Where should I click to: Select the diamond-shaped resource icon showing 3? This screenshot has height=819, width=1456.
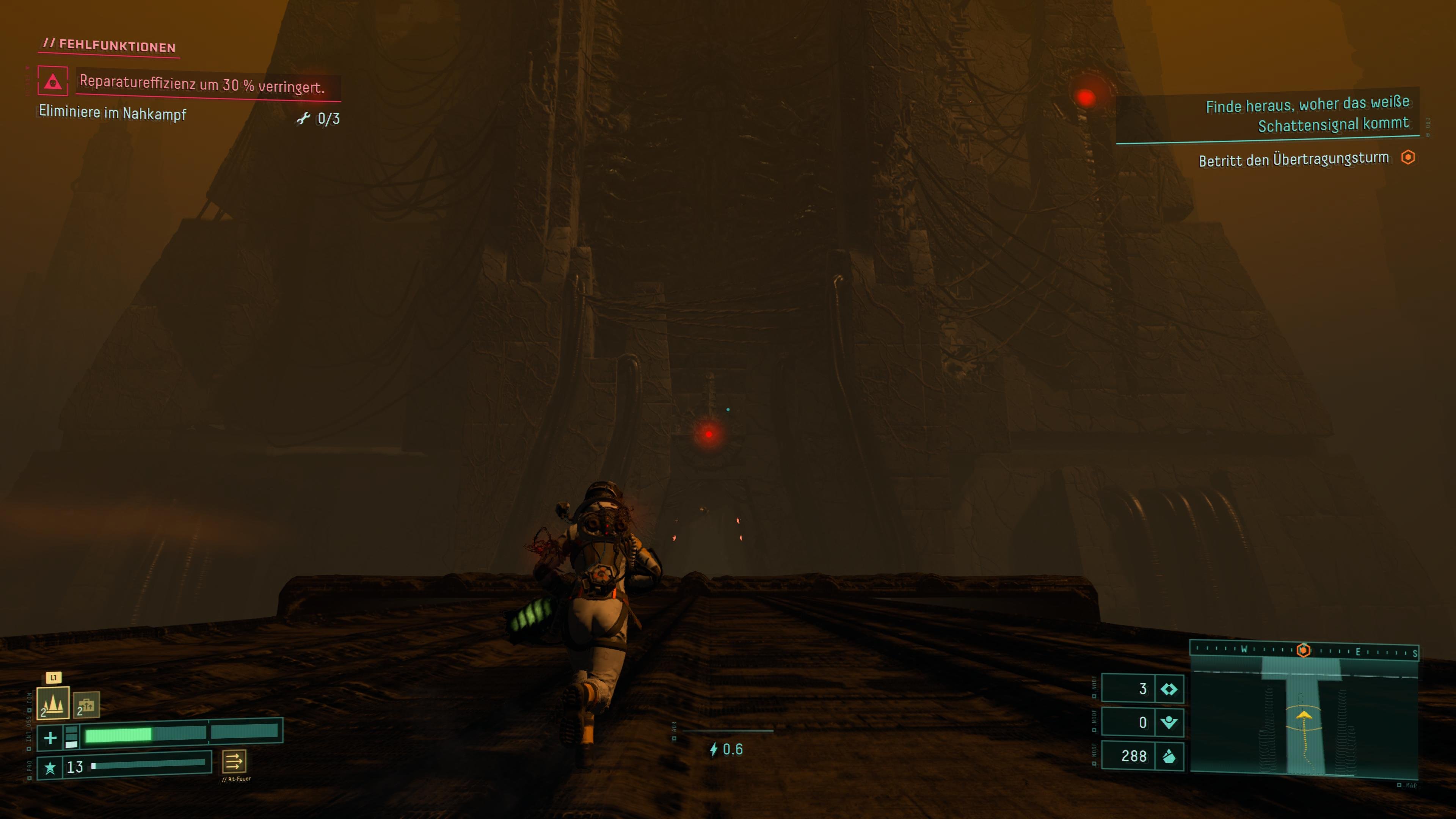[x=1168, y=689]
